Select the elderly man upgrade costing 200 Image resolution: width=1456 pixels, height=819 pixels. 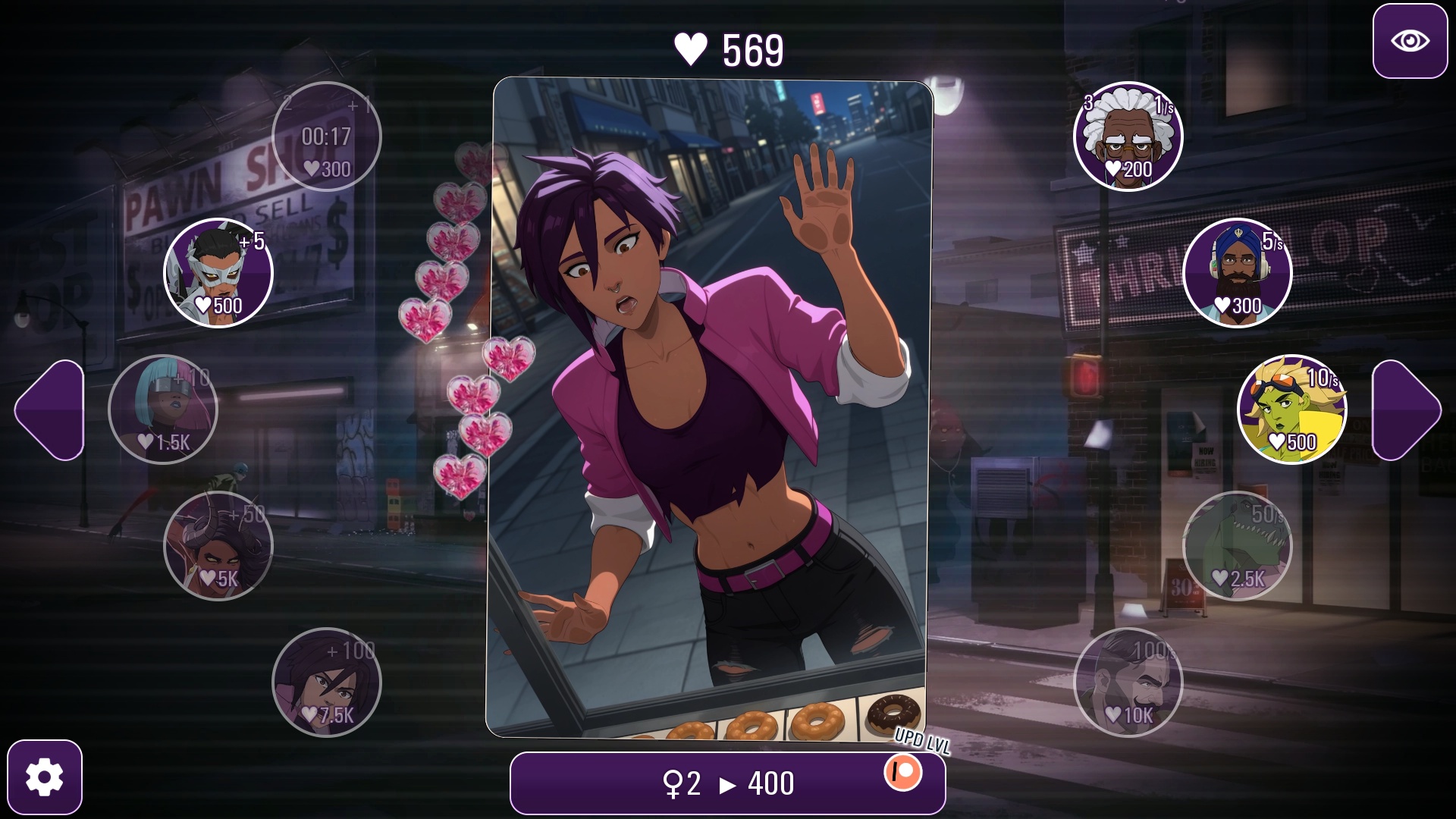tap(1128, 136)
